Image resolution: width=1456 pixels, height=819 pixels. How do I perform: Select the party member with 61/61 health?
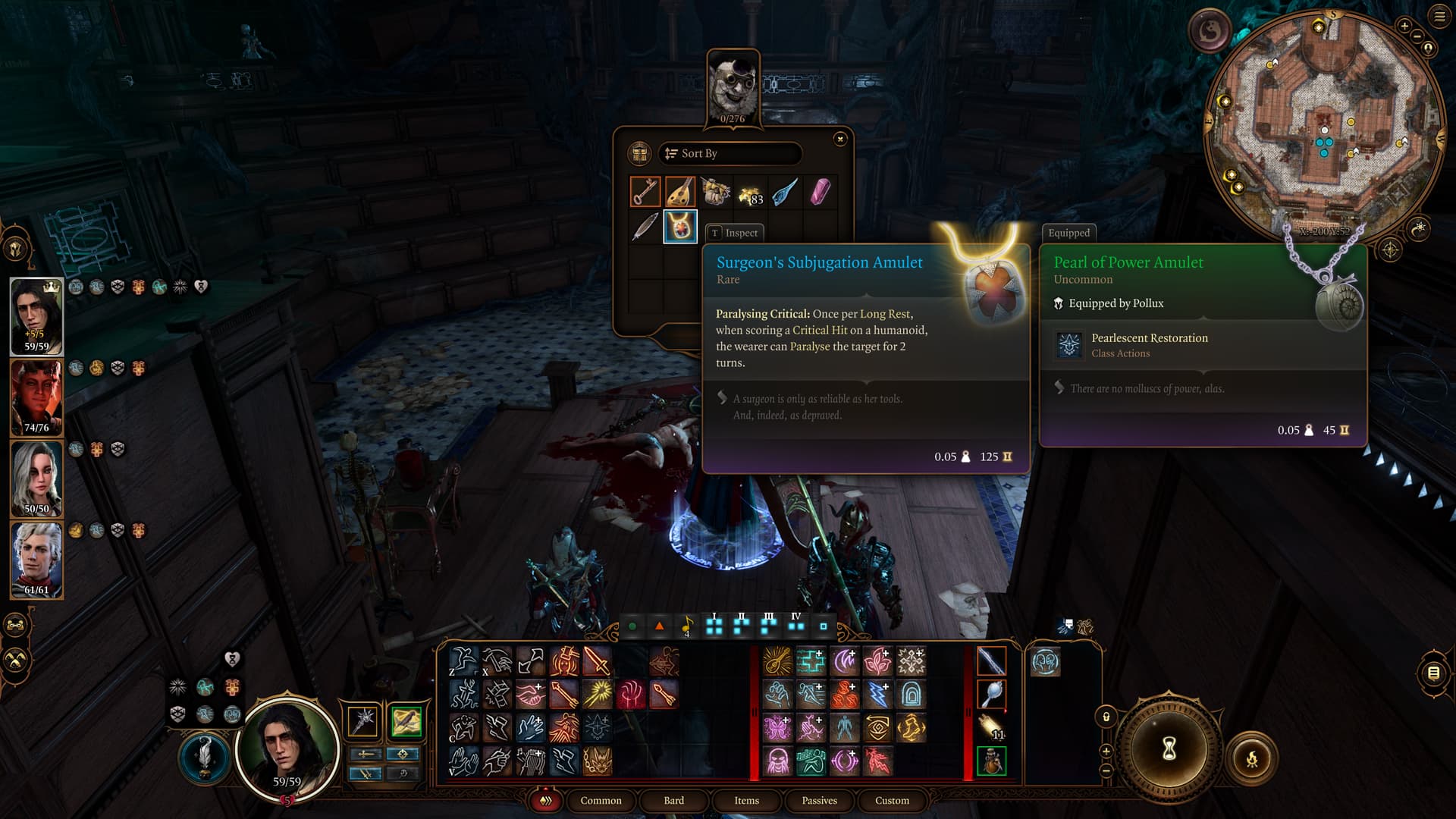[x=36, y=559]
